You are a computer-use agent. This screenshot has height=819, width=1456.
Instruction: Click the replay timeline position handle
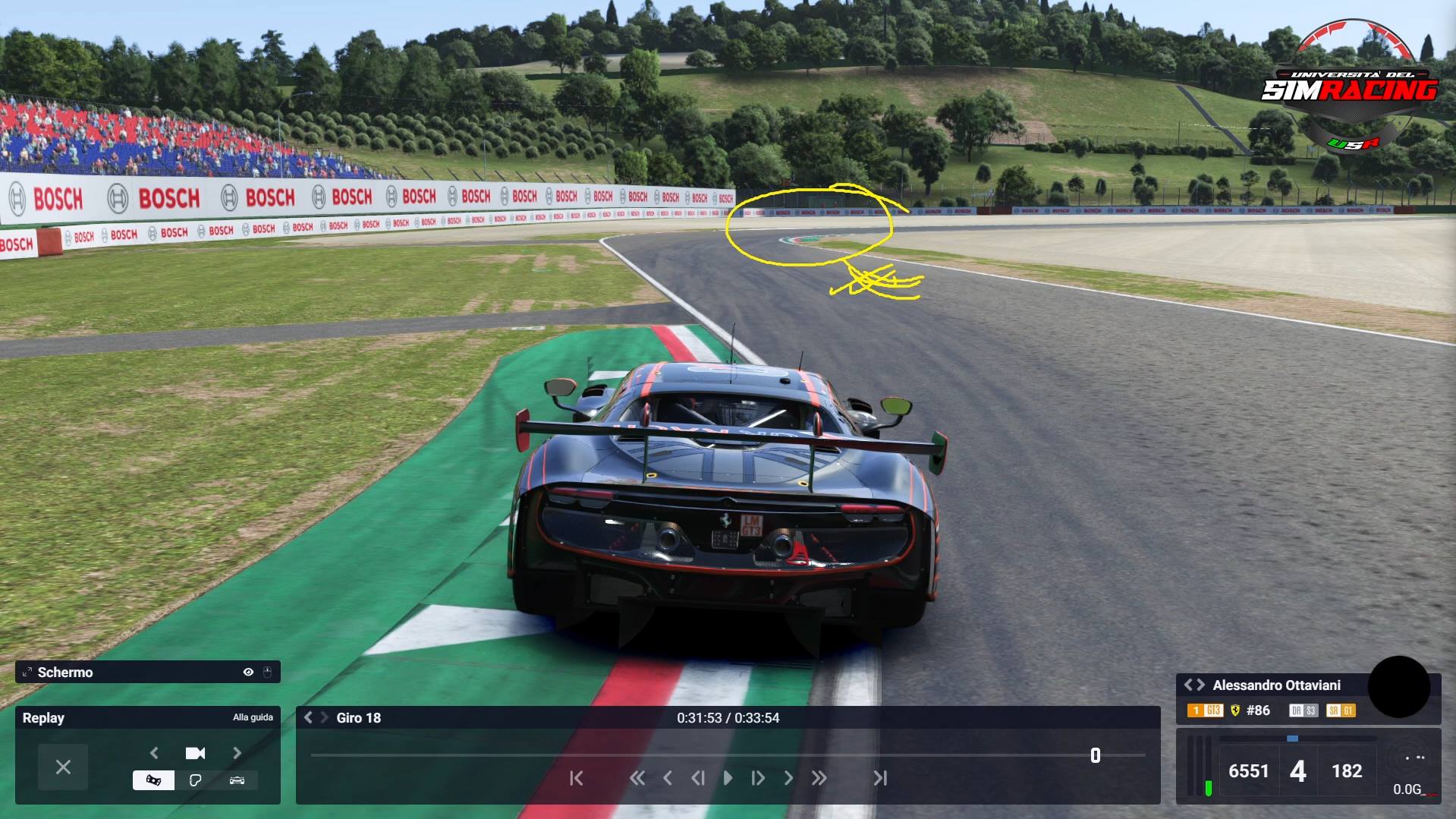1095,755
